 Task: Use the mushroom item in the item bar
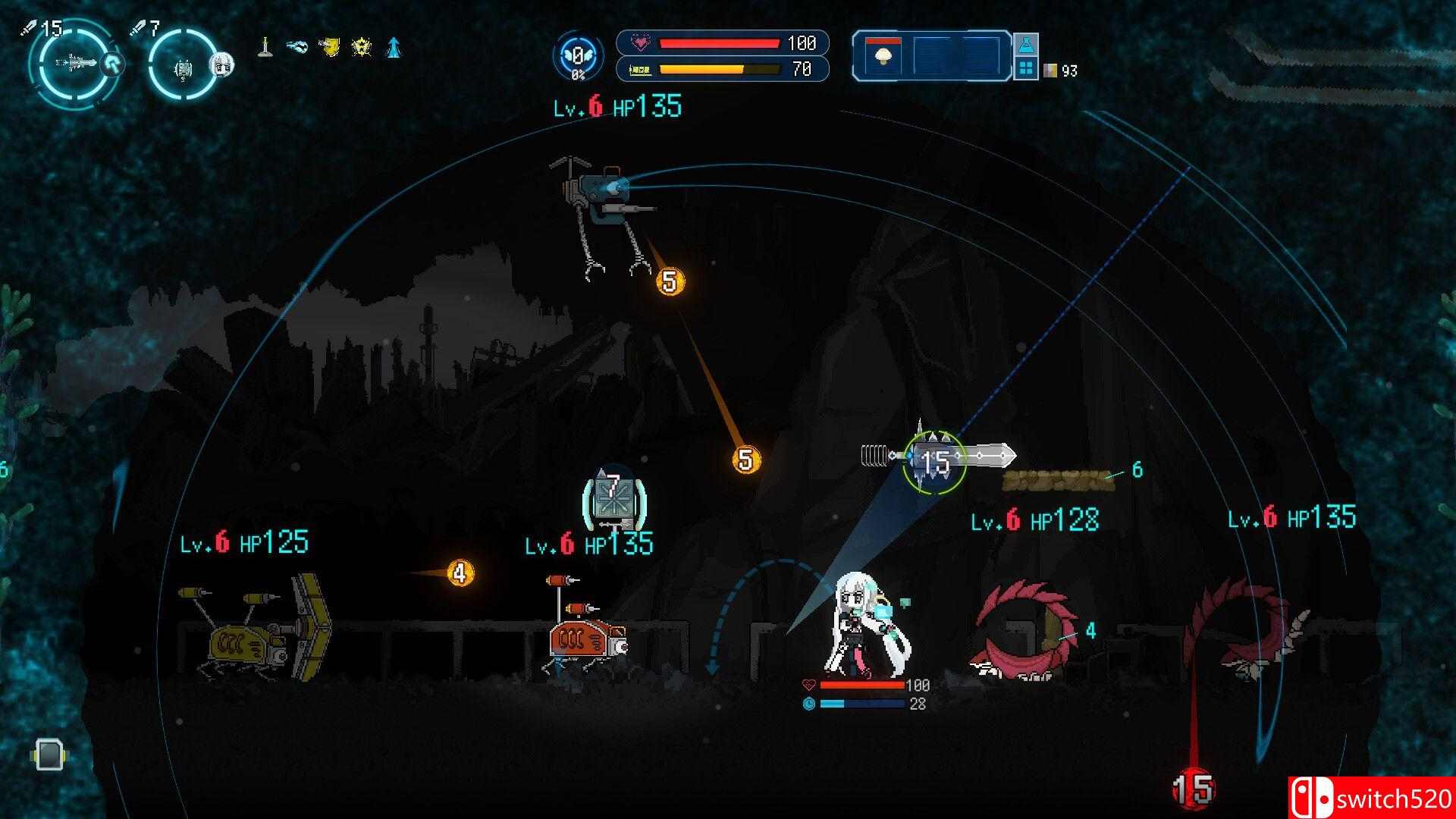[883, 56]
